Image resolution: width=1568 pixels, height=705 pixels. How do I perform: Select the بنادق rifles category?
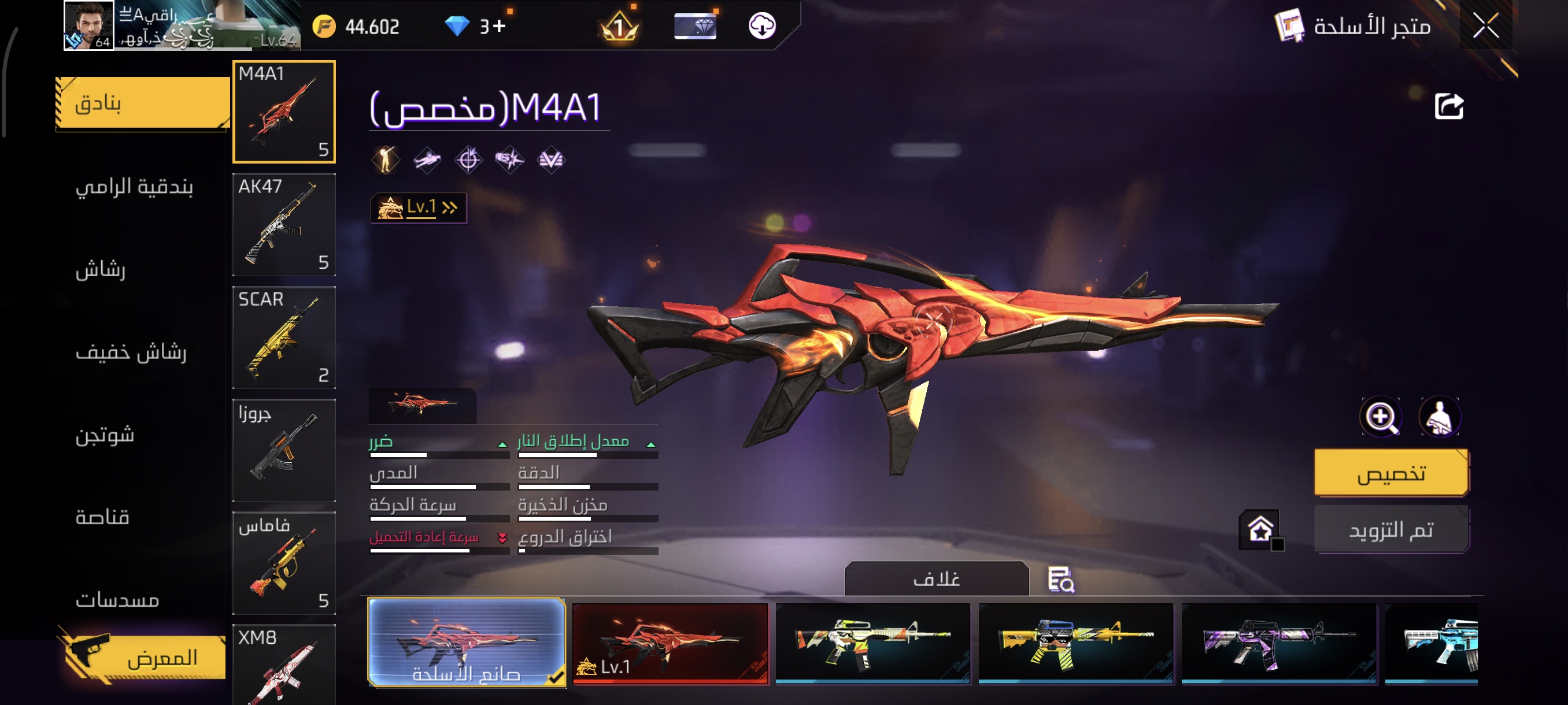[x=142, y=103]
